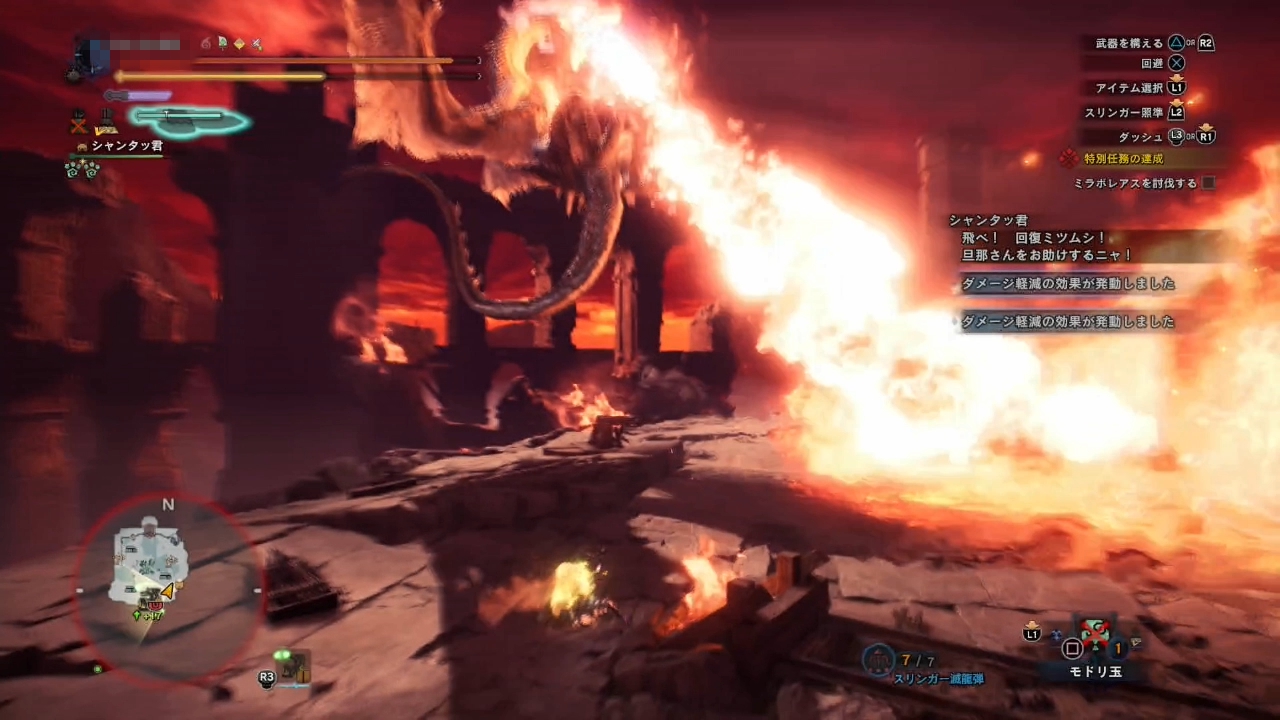Click the green leaf status buff icon
The height and width of the screenshot is (720, 1280).
click(222, 44)
